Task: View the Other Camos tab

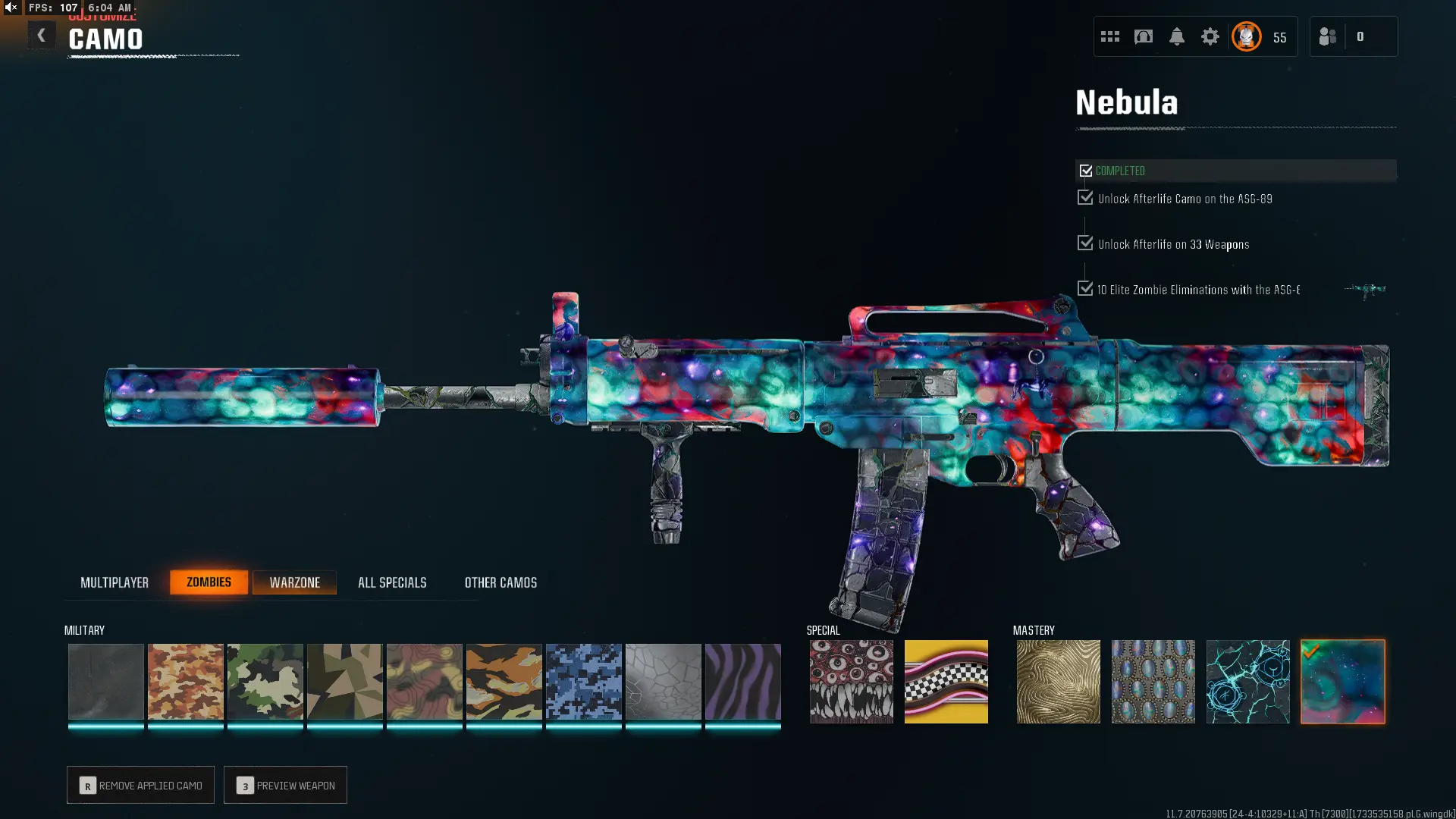Action: click(x=500, y=582)
